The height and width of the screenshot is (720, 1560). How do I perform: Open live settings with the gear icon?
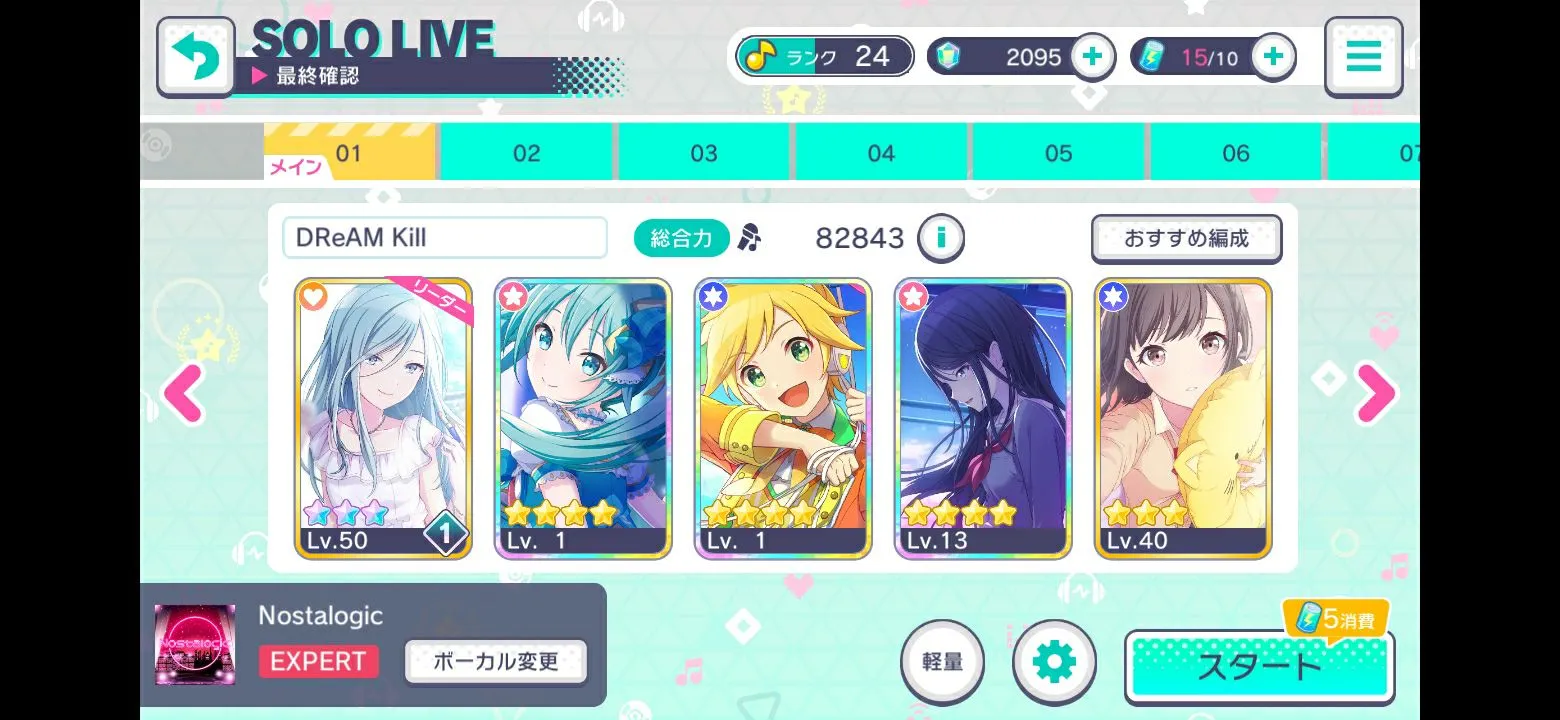1054,662
